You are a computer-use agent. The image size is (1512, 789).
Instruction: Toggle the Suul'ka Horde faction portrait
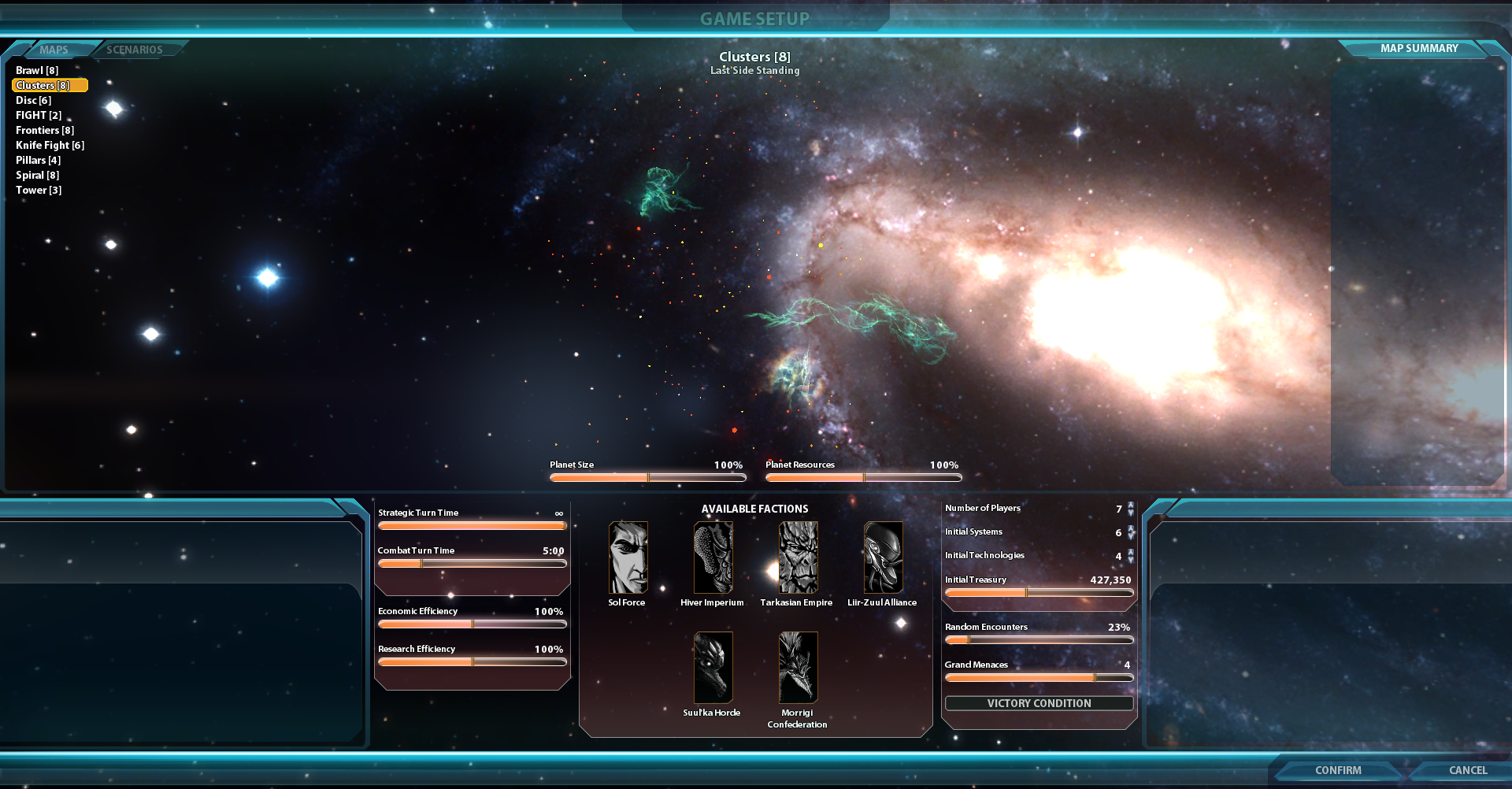(x=713, y=668)
